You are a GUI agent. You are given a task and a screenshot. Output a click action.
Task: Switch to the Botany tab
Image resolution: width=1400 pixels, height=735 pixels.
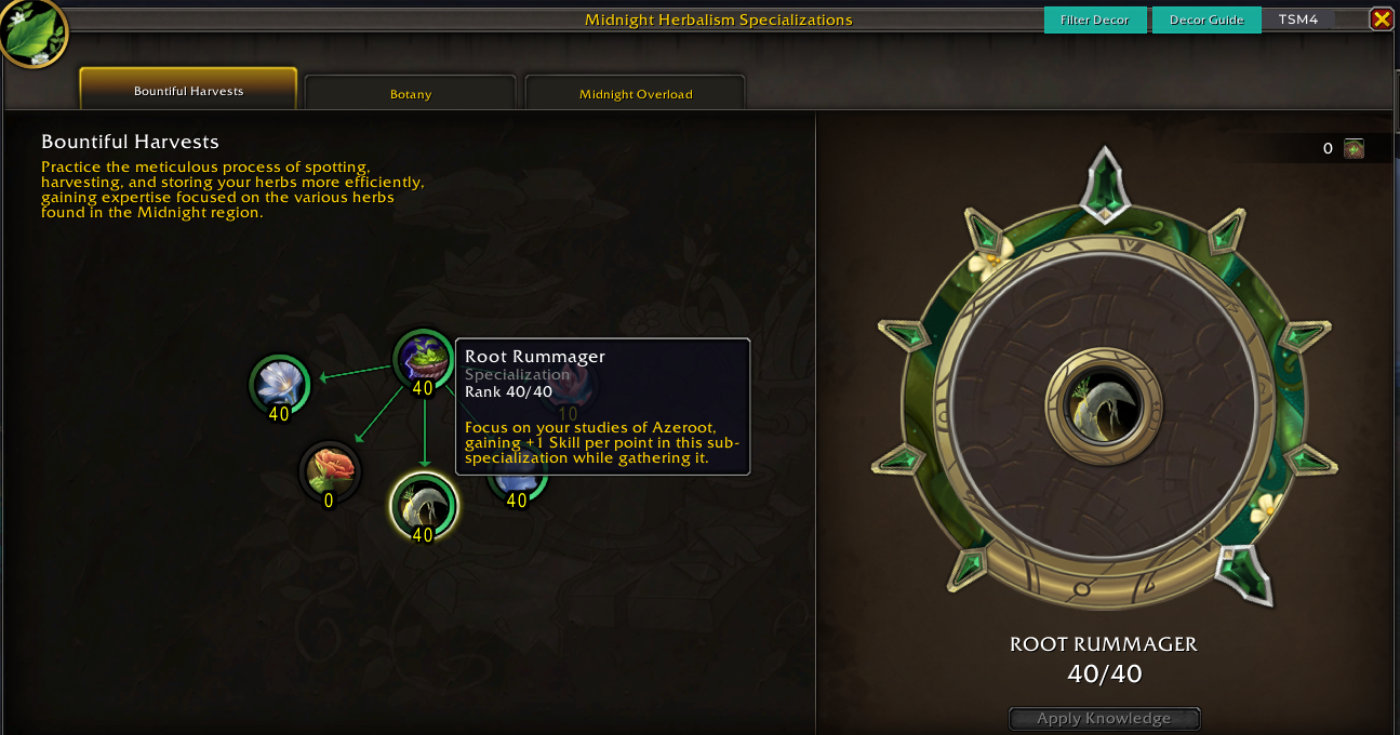(410, 94)
